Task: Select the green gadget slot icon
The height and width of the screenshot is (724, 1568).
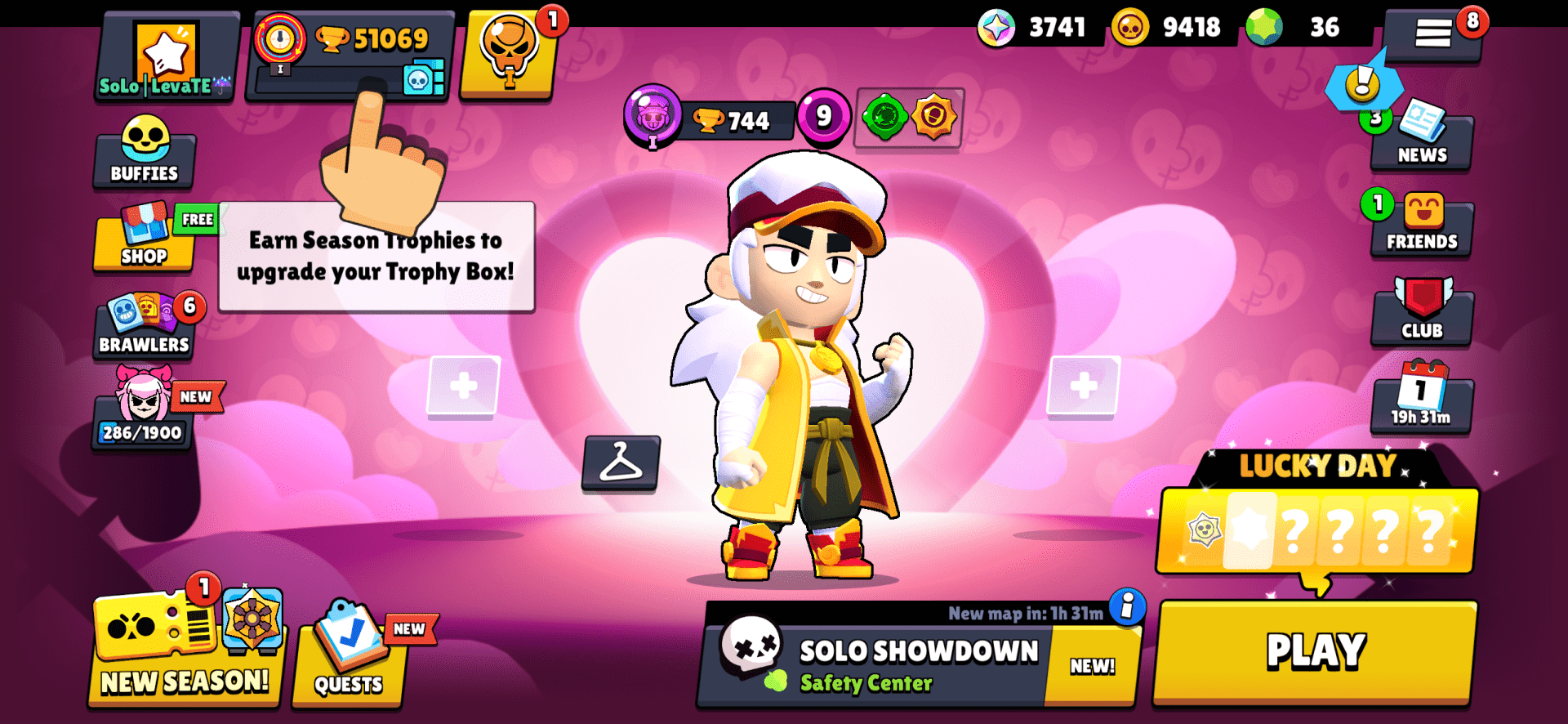Action: [x=884, y=116]
